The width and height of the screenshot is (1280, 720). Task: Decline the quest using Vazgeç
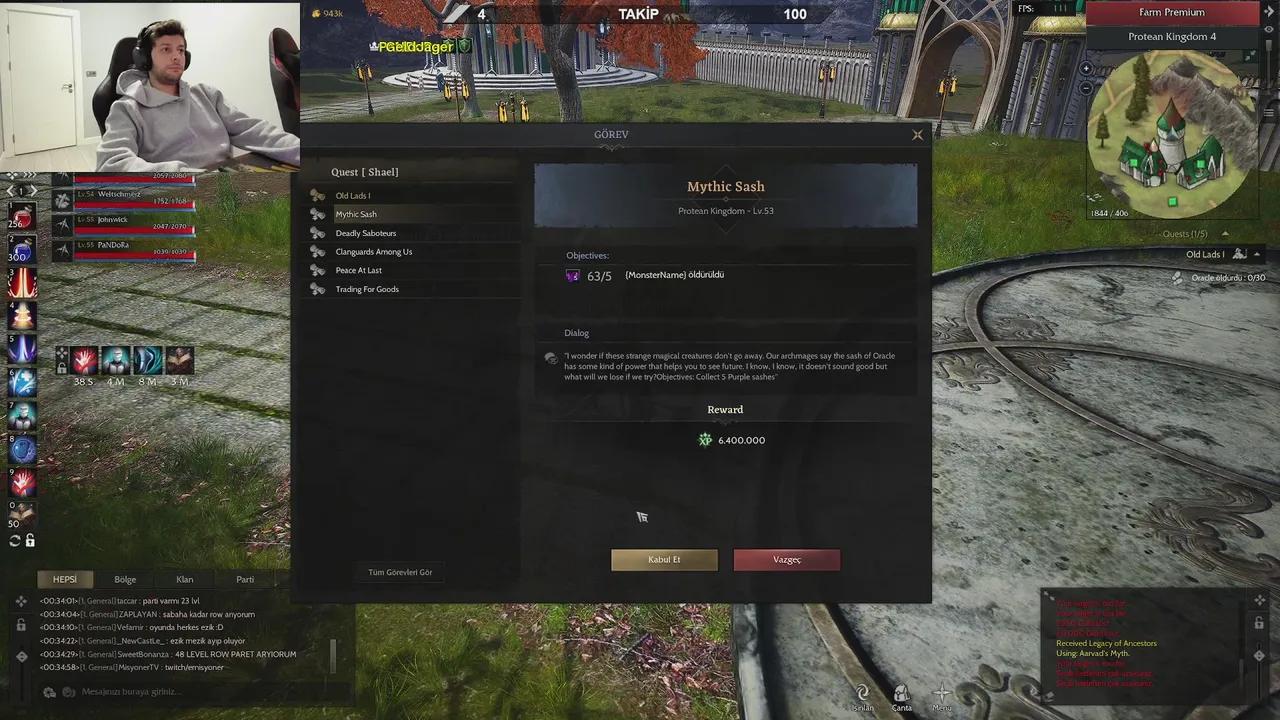[786, 559]
